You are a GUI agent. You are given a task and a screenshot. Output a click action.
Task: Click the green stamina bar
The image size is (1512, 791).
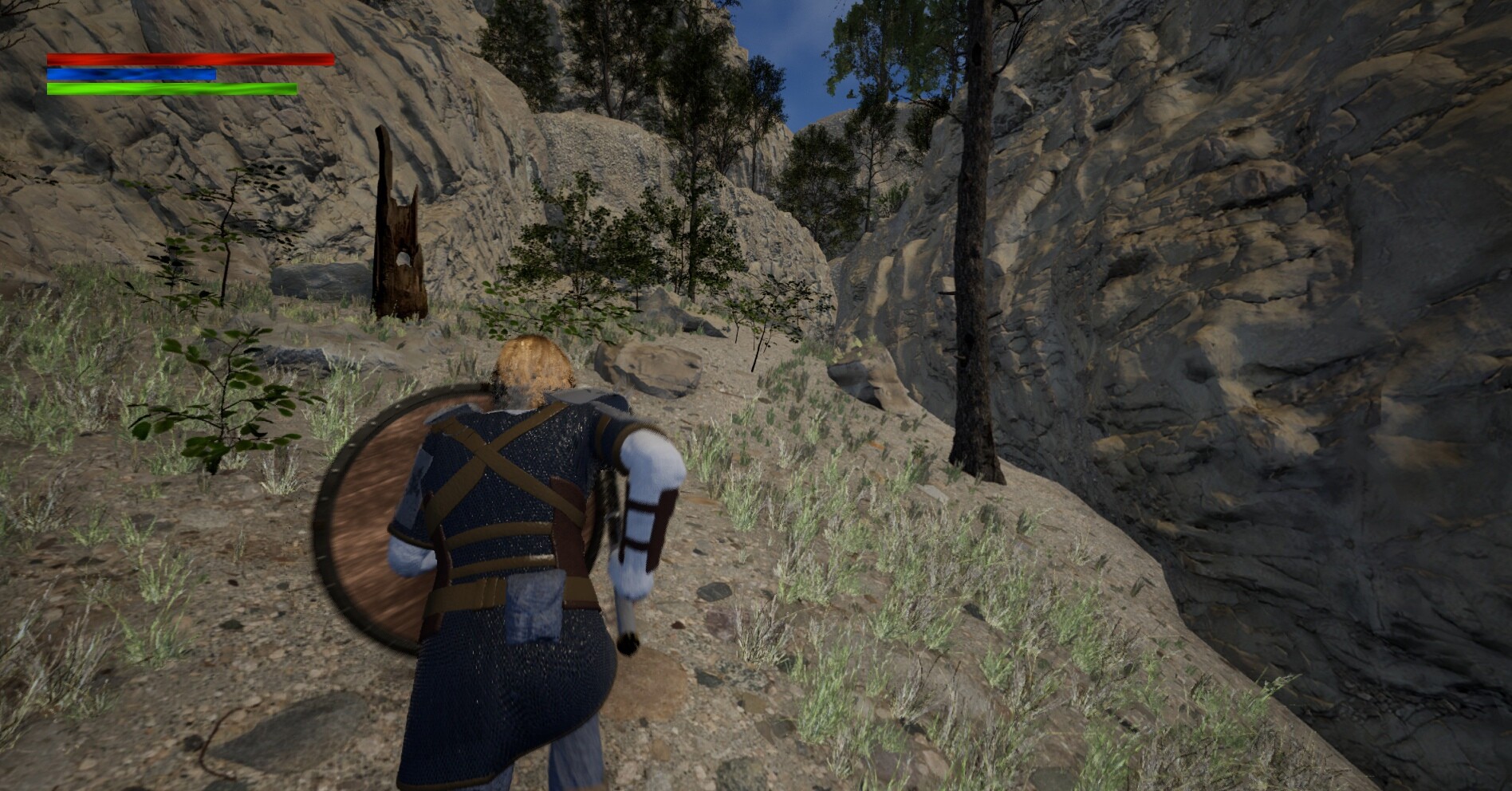(x=171, y=88)
